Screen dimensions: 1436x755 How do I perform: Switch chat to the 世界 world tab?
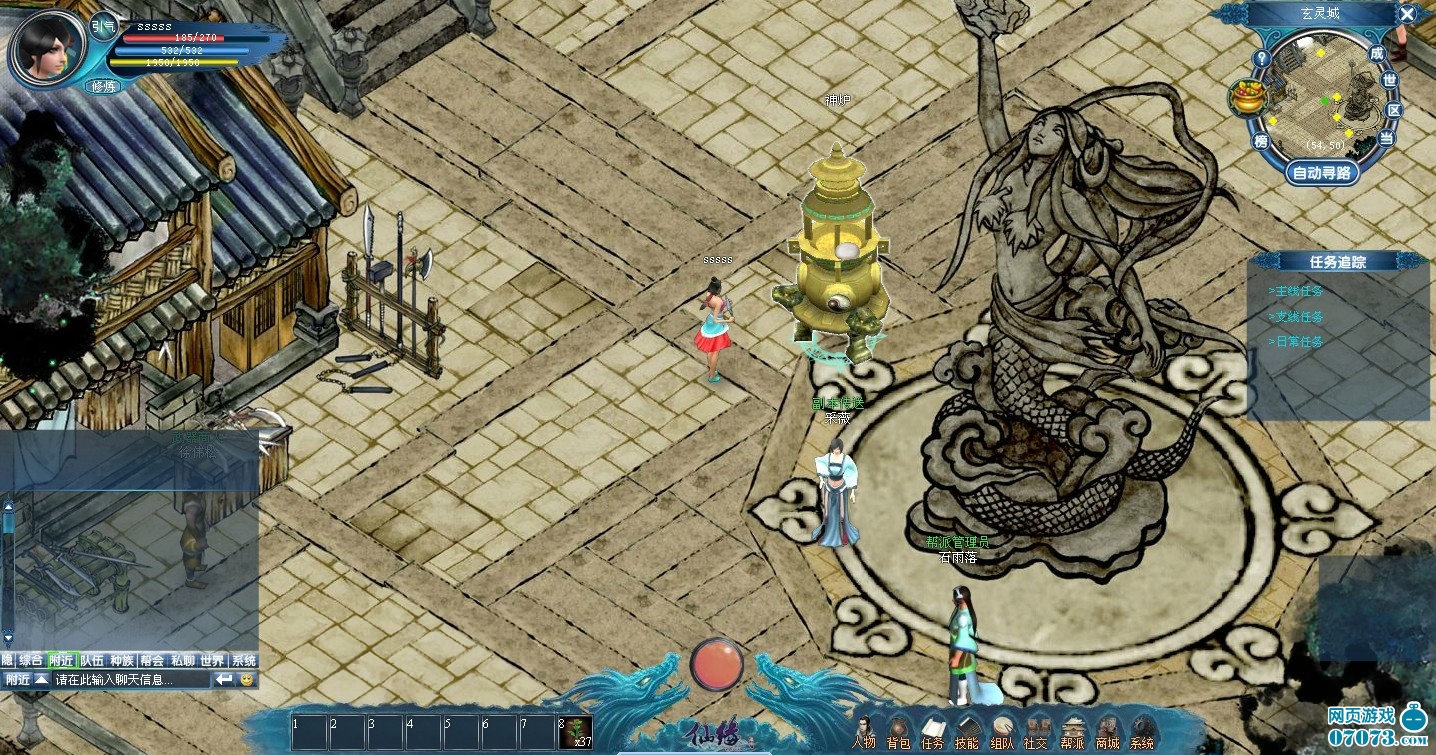pyautogui.click(x=212, y=660)
